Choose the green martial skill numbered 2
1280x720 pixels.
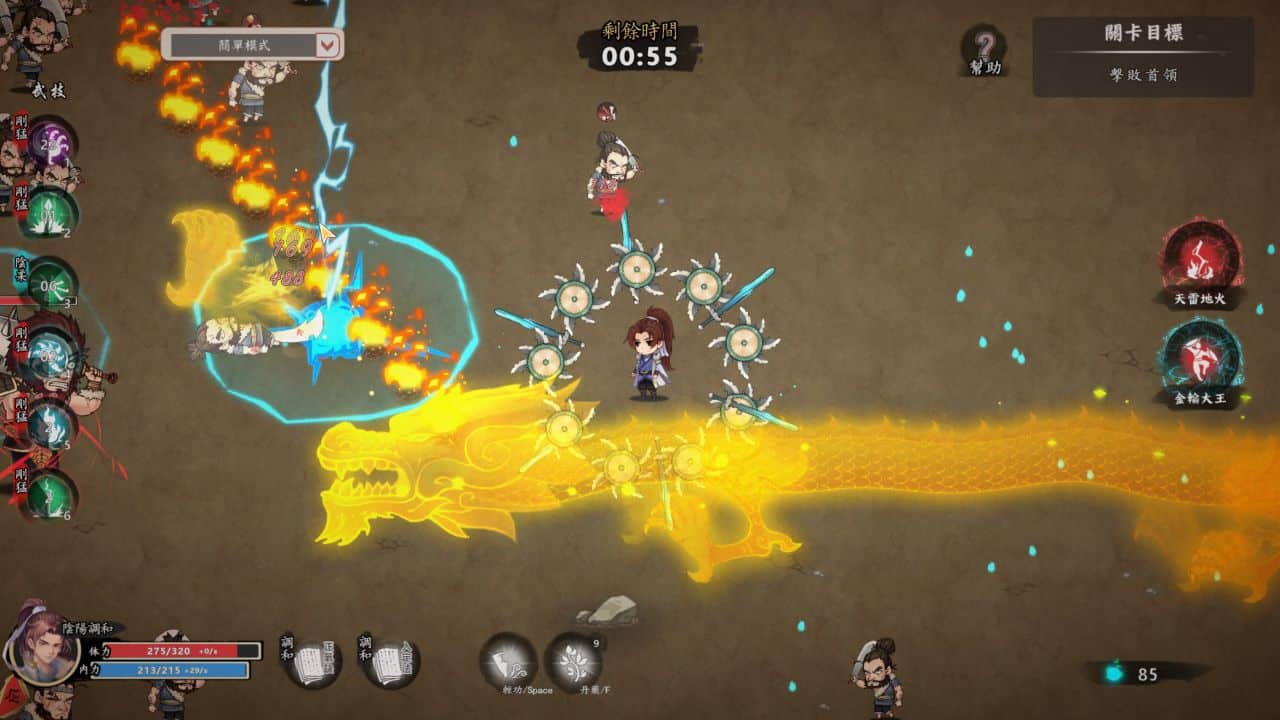(x=50, y=212)
